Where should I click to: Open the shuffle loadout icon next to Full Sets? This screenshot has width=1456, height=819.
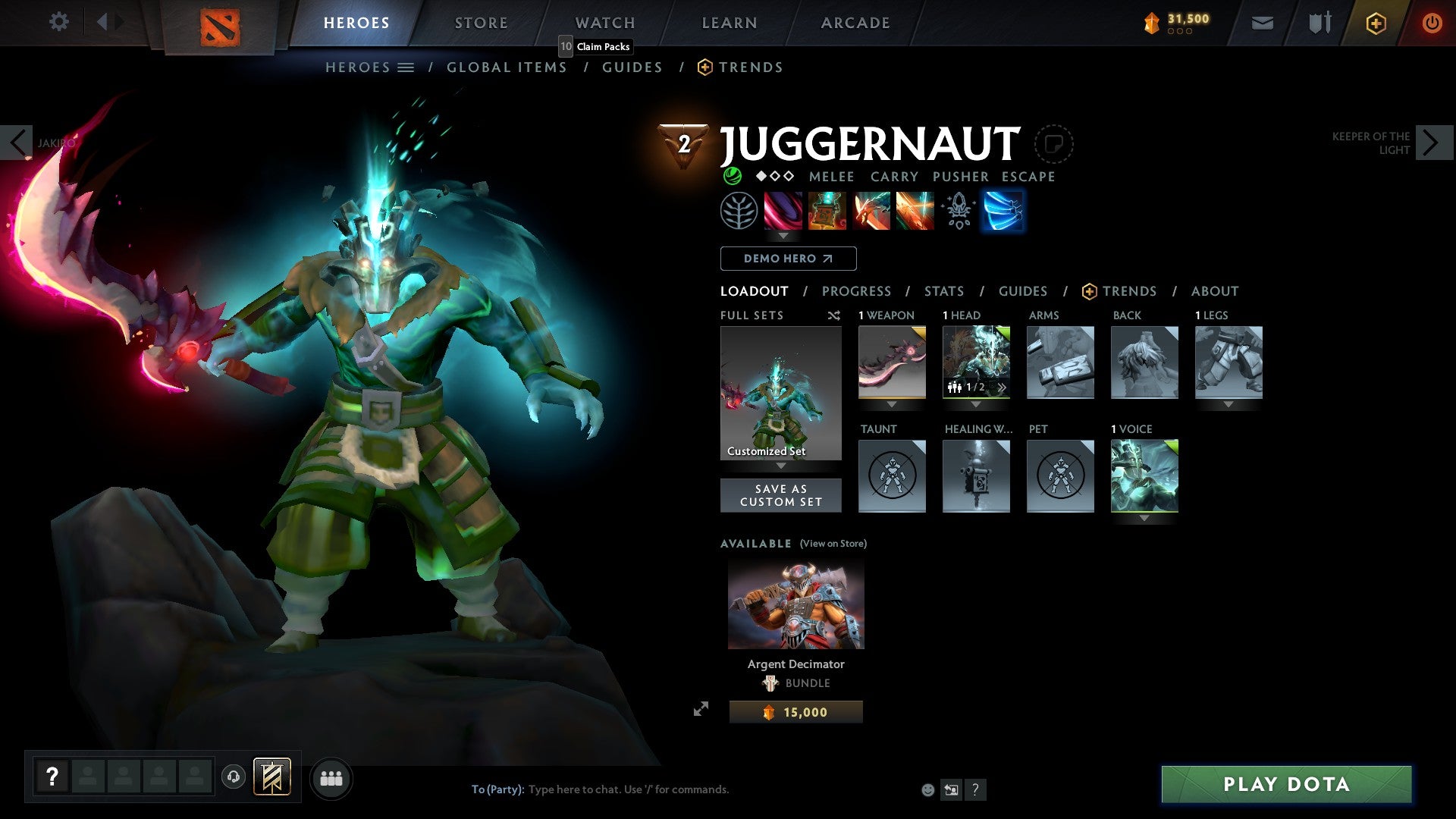click(834, 315)
